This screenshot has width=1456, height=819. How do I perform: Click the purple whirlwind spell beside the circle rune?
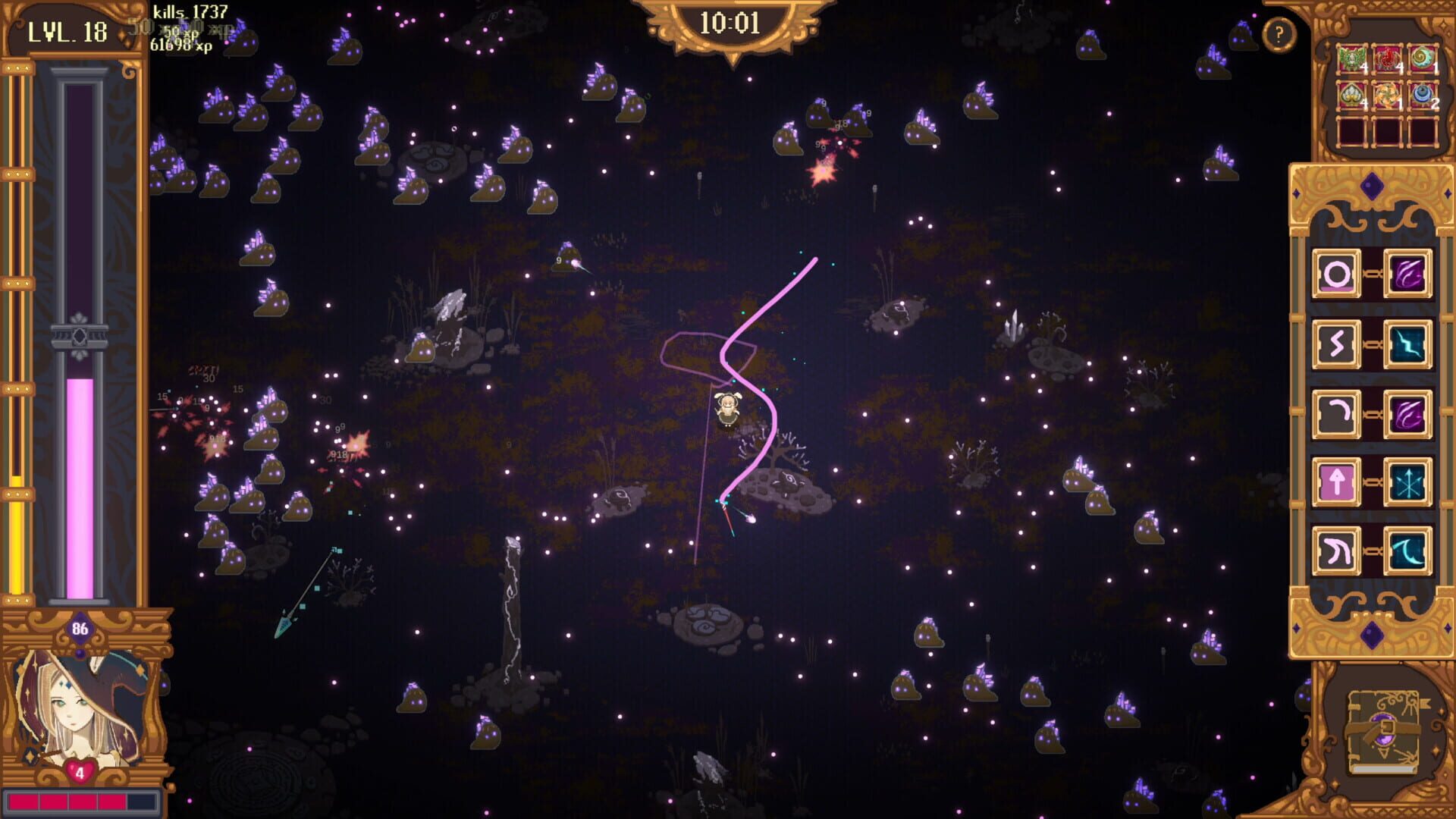[1407, 273]
